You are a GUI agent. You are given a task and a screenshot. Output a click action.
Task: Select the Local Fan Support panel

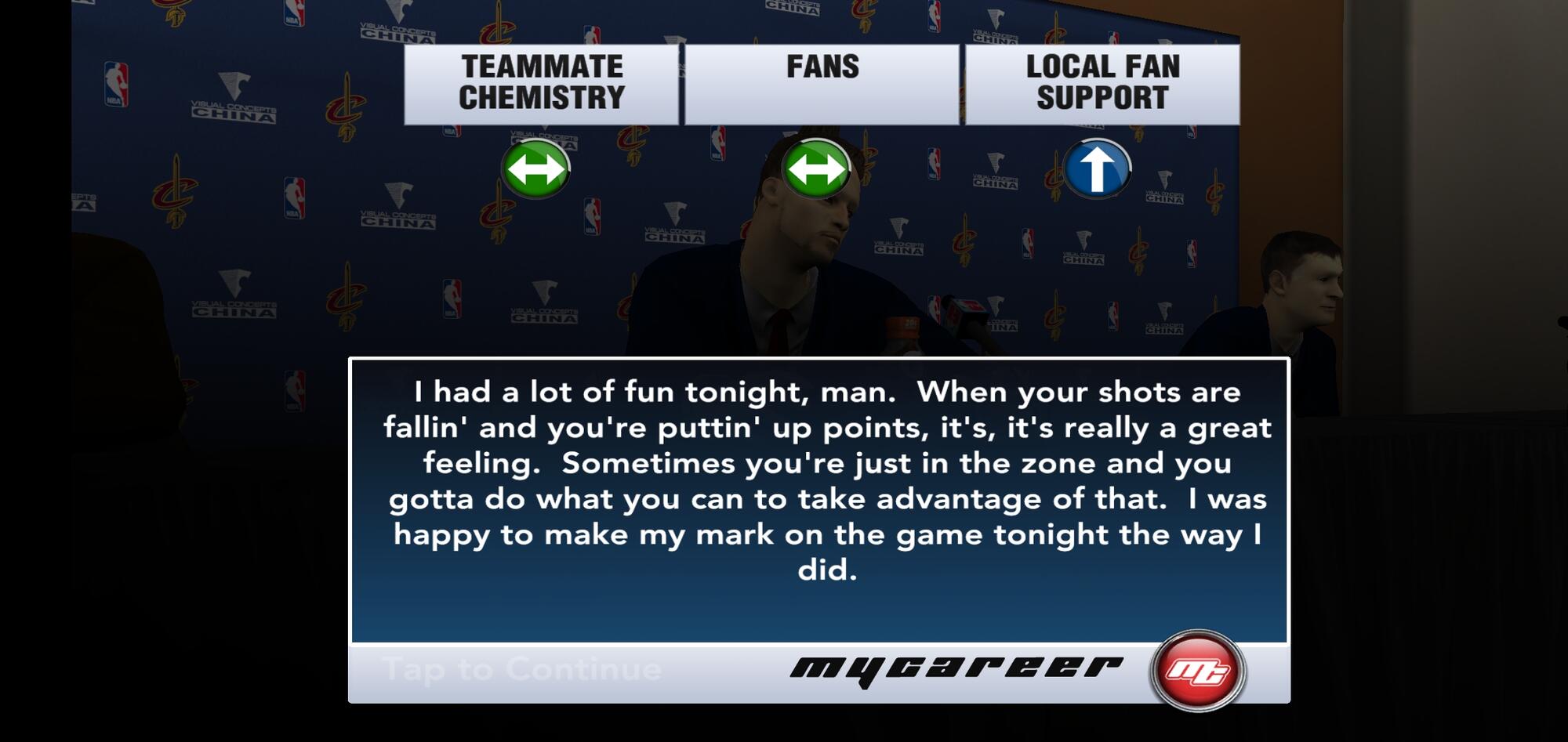[1102, 83]
